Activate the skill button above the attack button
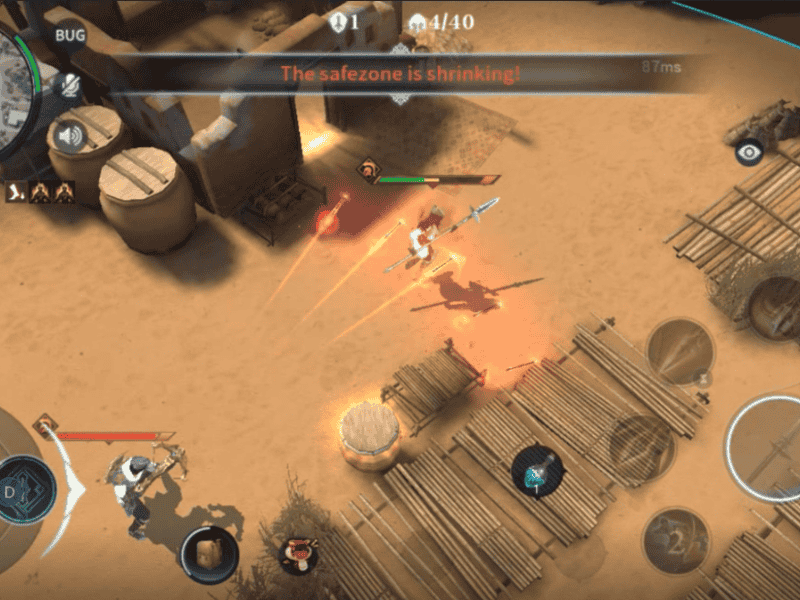Viewport: 800px width, 600px height. coord(680,351)
